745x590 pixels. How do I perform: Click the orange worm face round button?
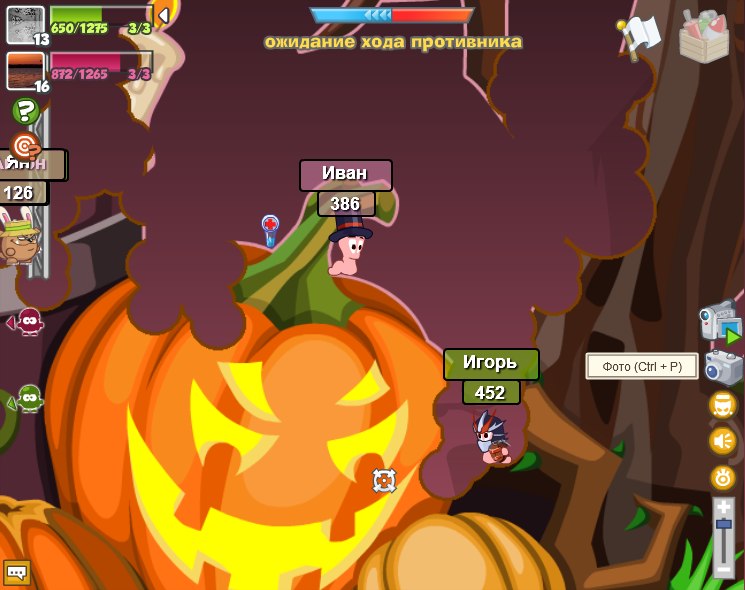pyautogui.click(x=722, y=405)
